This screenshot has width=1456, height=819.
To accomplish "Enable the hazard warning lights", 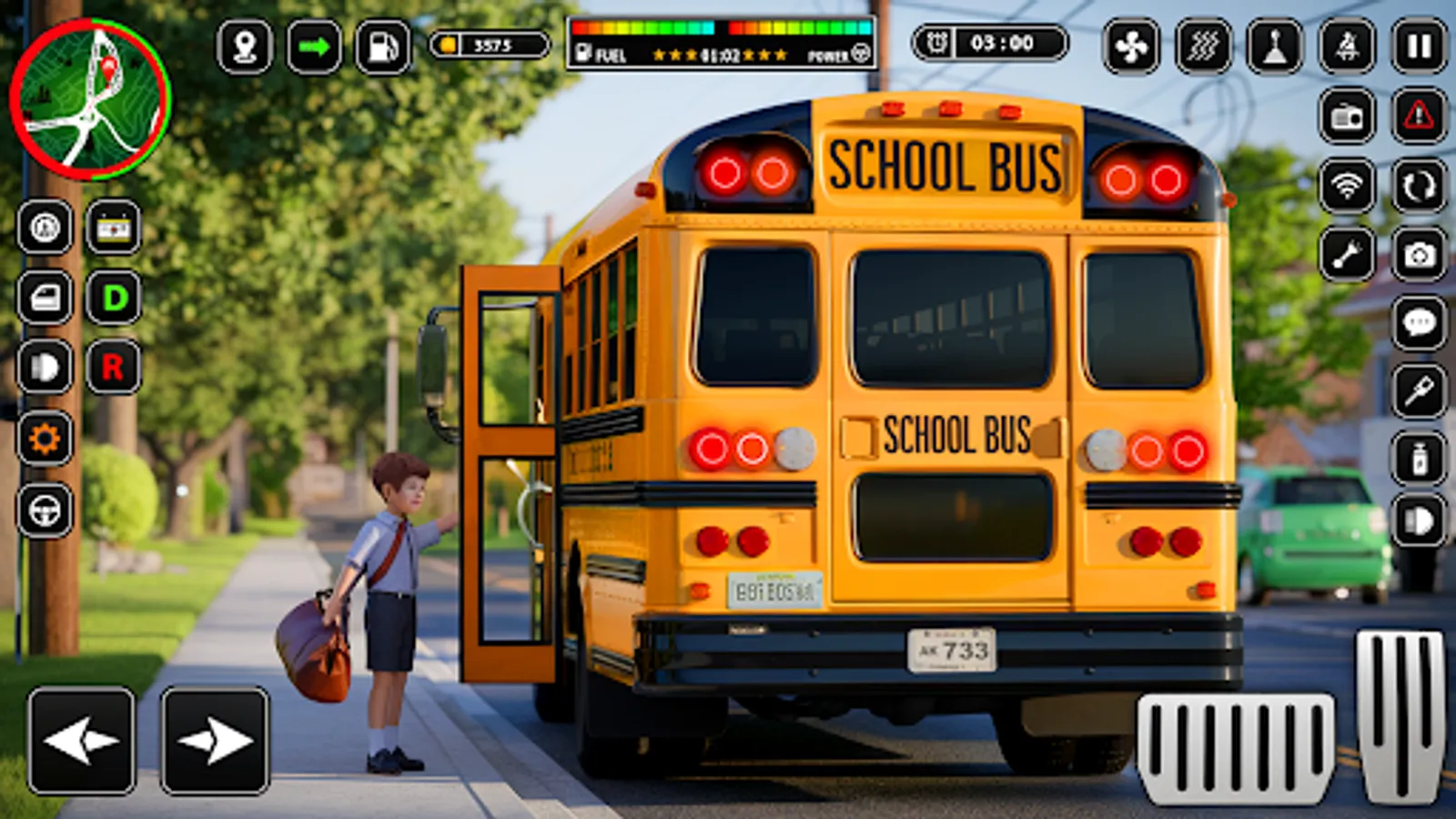I will [x=1416, y=118].
